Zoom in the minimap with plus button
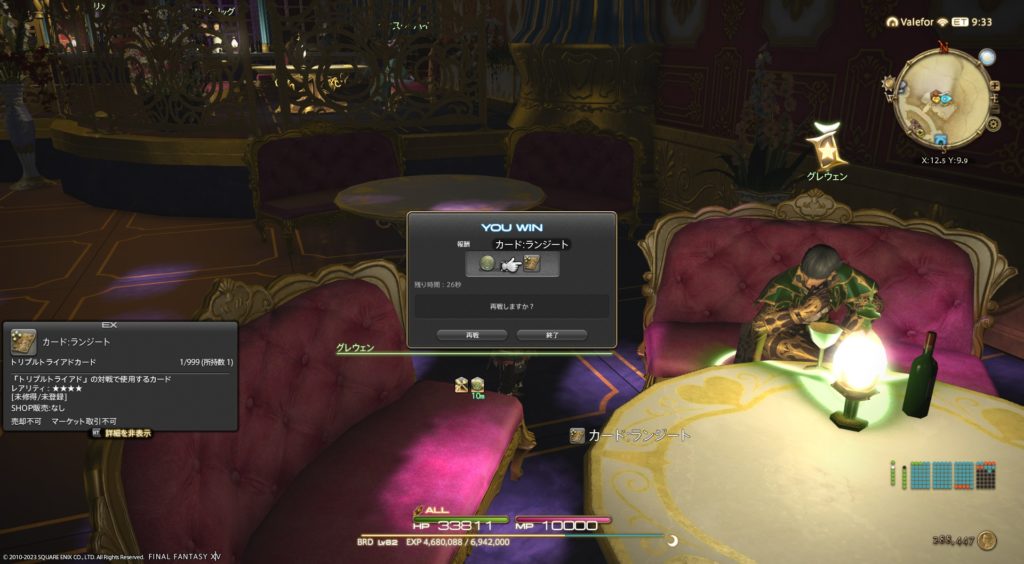Image resolution: width=1024 pixels, height=564 pixels. [x=993, y=86]
